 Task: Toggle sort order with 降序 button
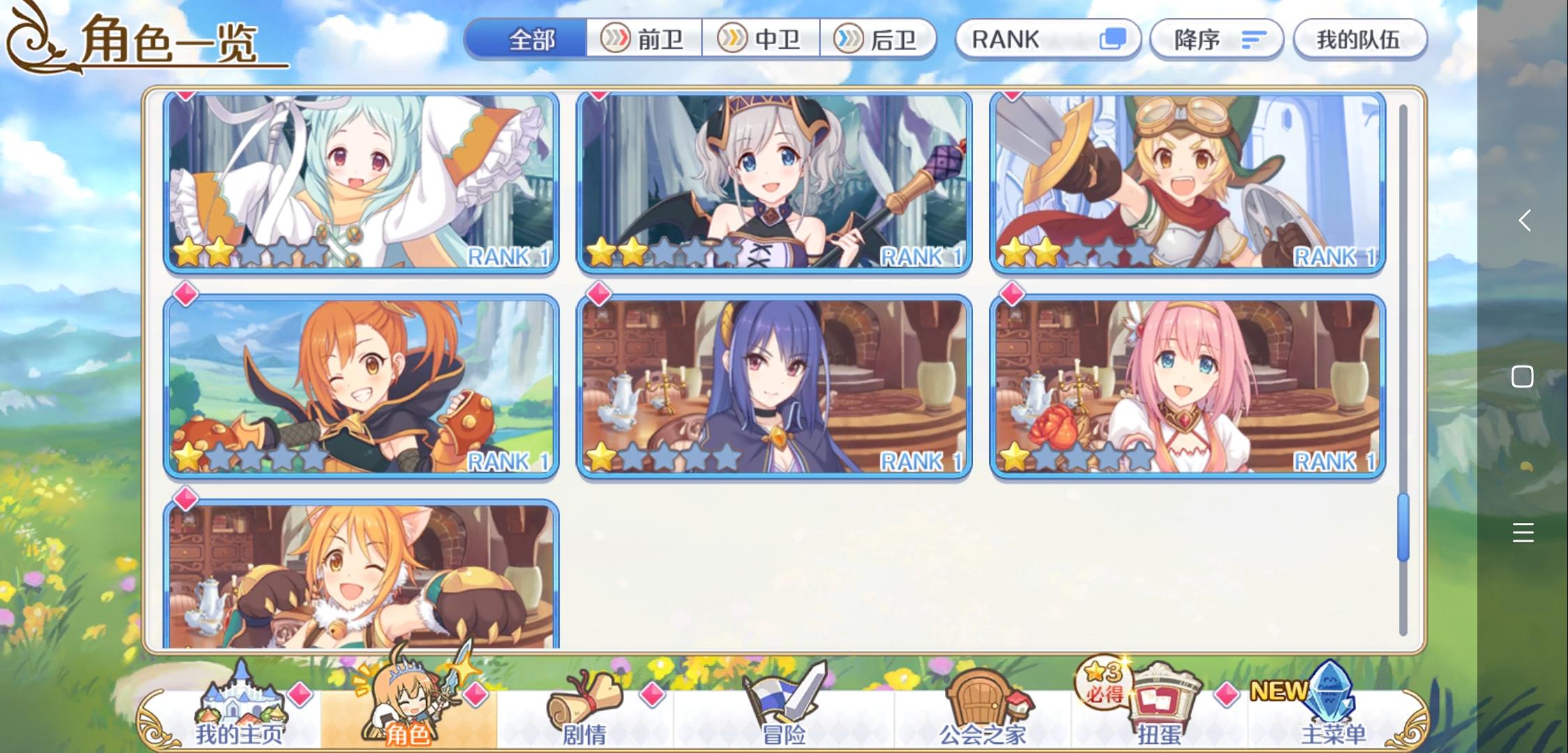point(1215,40)
